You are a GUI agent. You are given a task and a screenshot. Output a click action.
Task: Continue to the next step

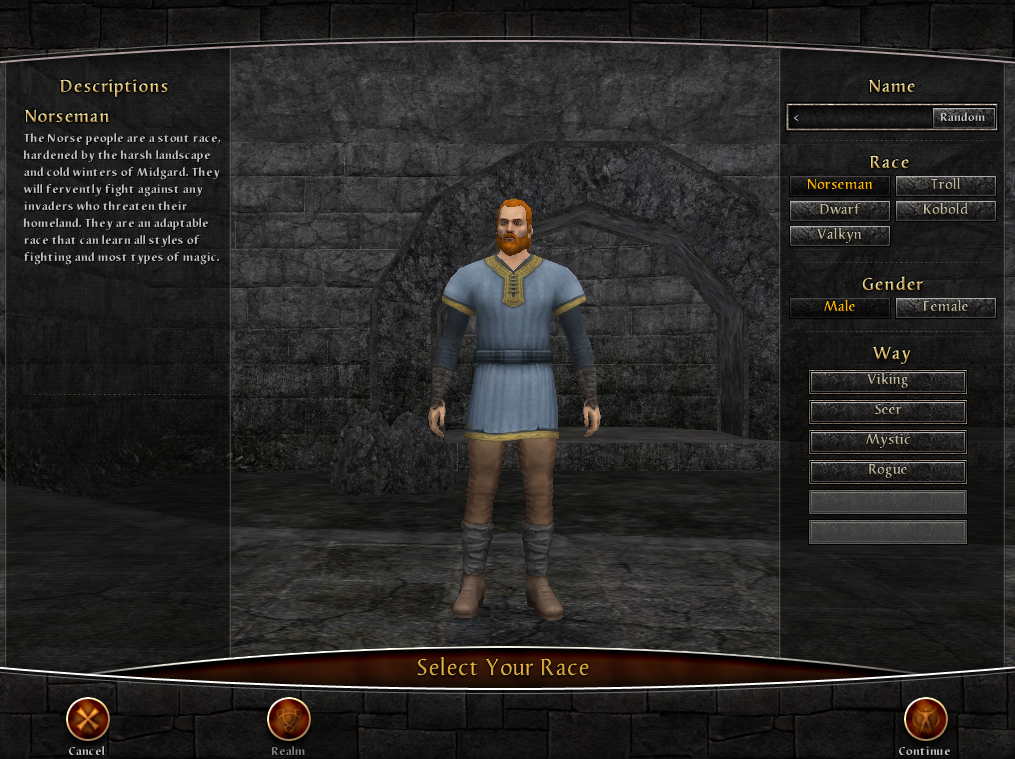click(x=925, y=719)
